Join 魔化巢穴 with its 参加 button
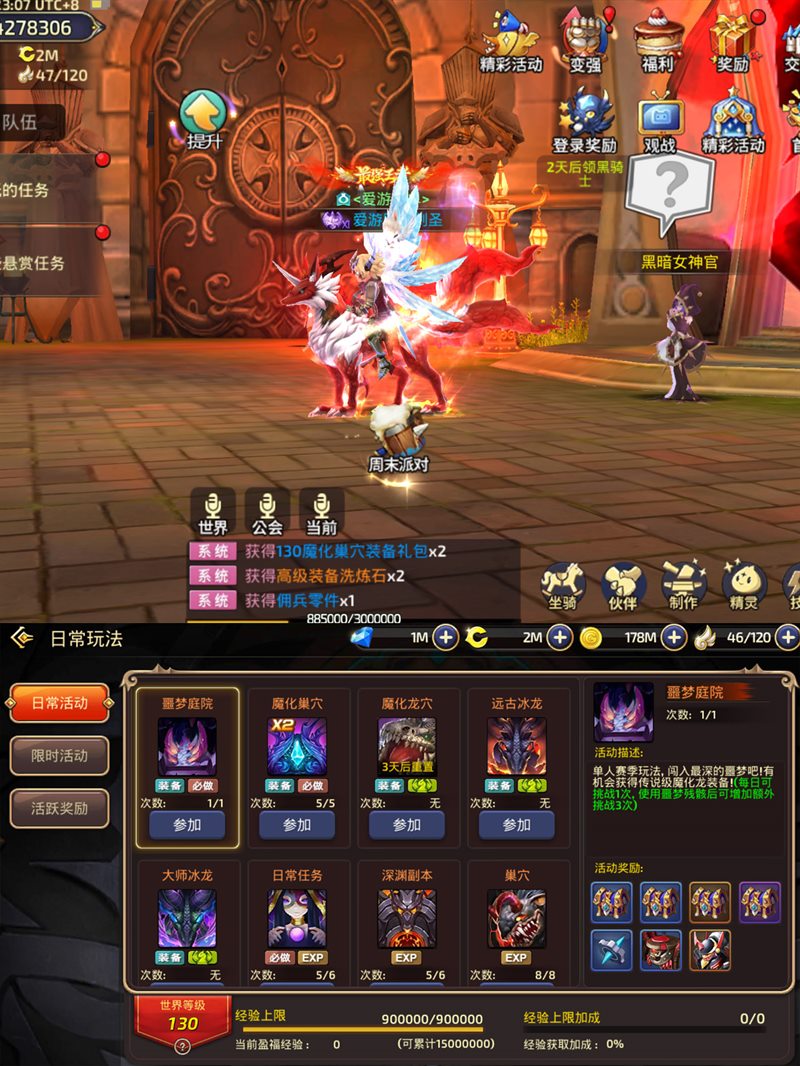The image size is (800, 1066). tap(297, 825)
